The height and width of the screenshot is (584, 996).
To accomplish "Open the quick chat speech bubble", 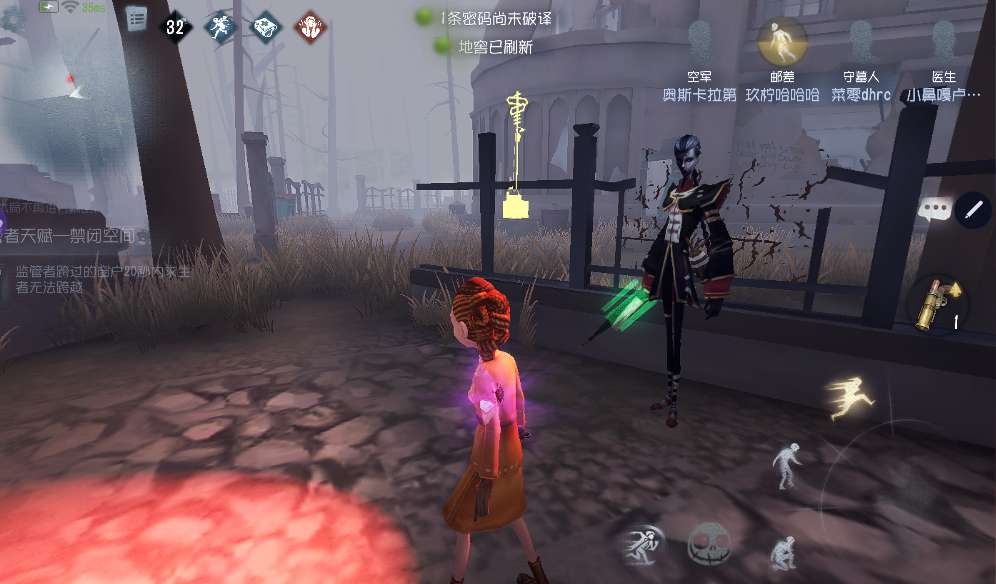I will click(x=934, y=210).
